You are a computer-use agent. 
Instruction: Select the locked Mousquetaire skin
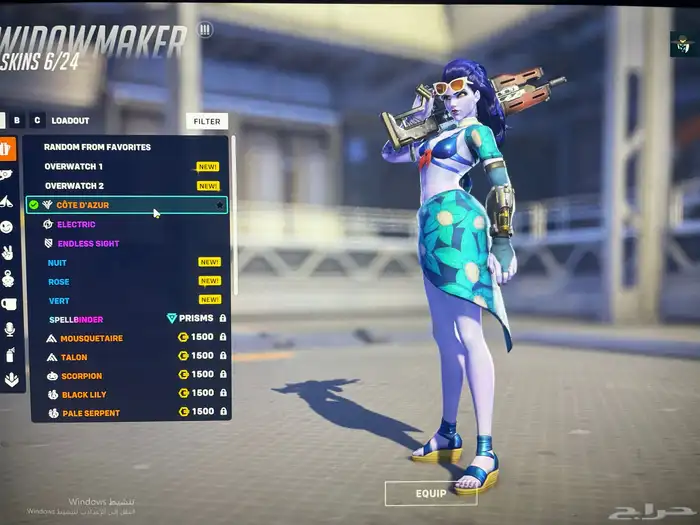click(x=91, y=338)
